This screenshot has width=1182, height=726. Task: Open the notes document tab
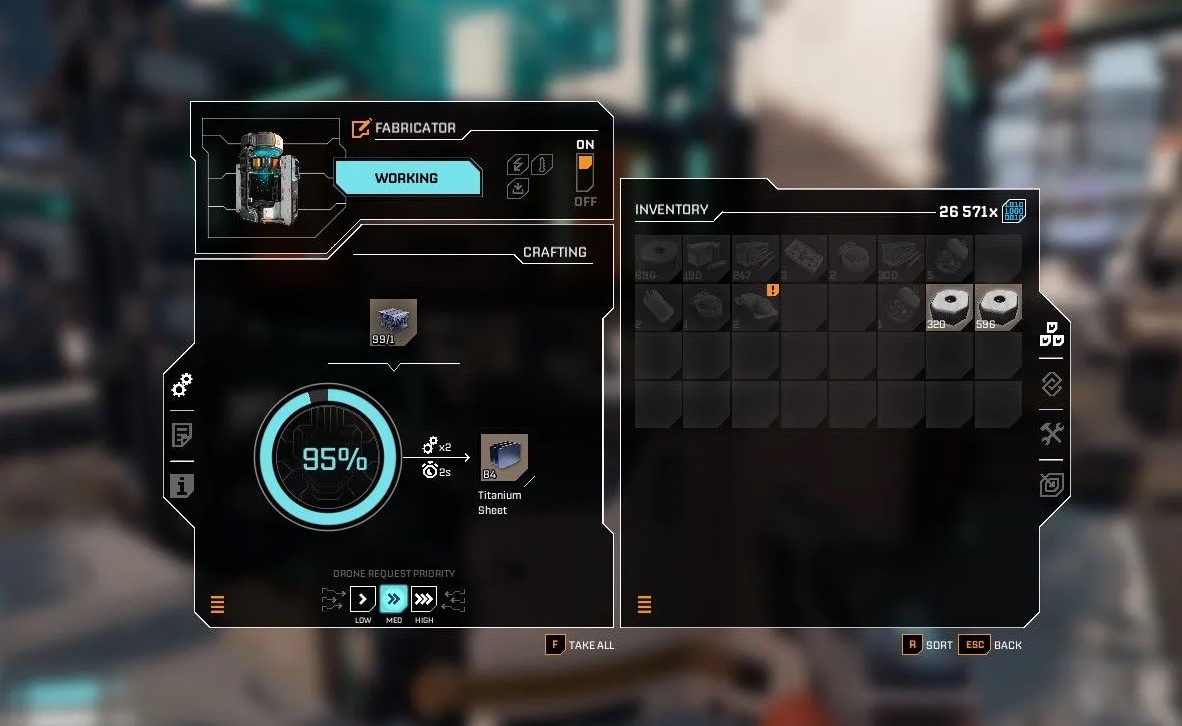(182, 435)
